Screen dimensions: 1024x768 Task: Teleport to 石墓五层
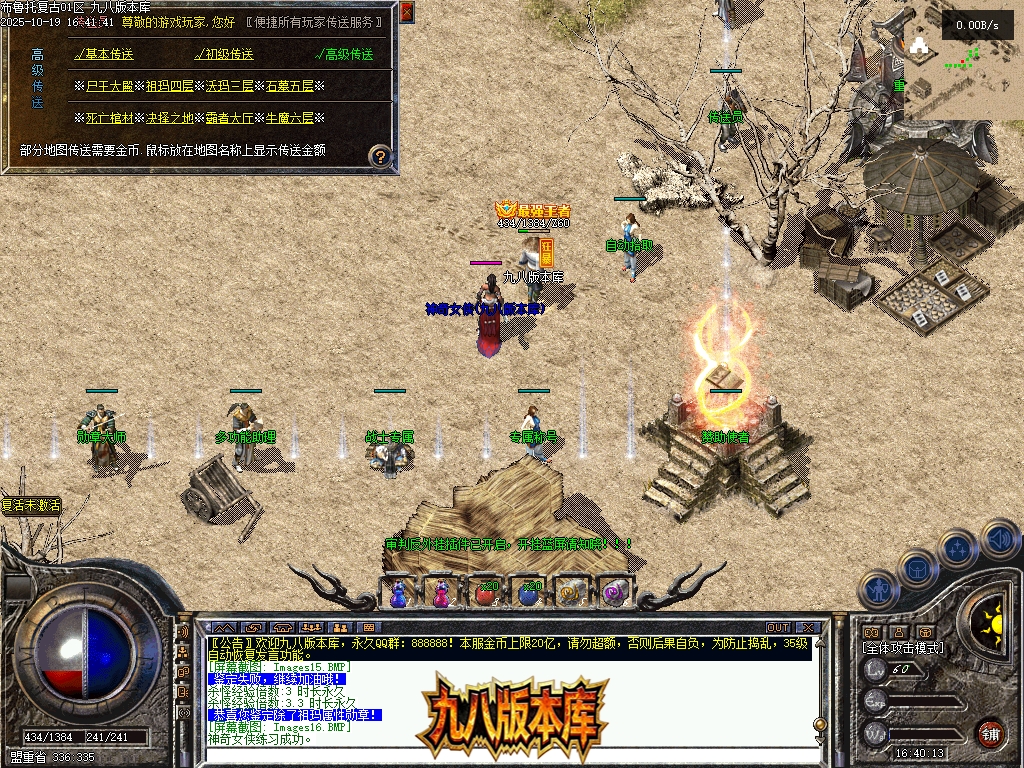click(x=290, y=86)
